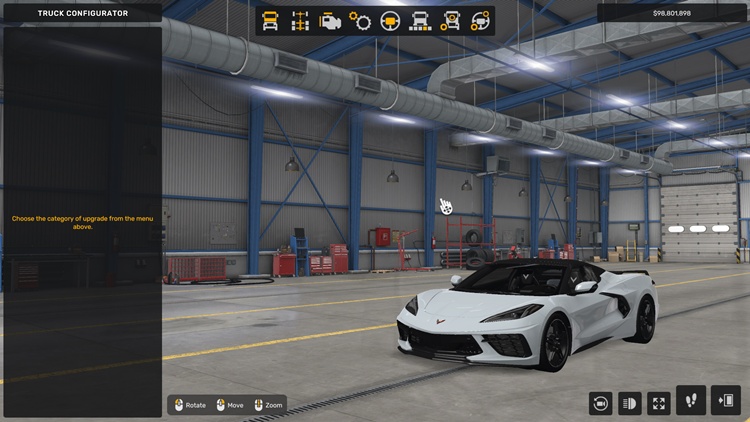Viewport: 750px width, 422px height.
Task: Open the truck front accessories category
Action: coord(421,20)
